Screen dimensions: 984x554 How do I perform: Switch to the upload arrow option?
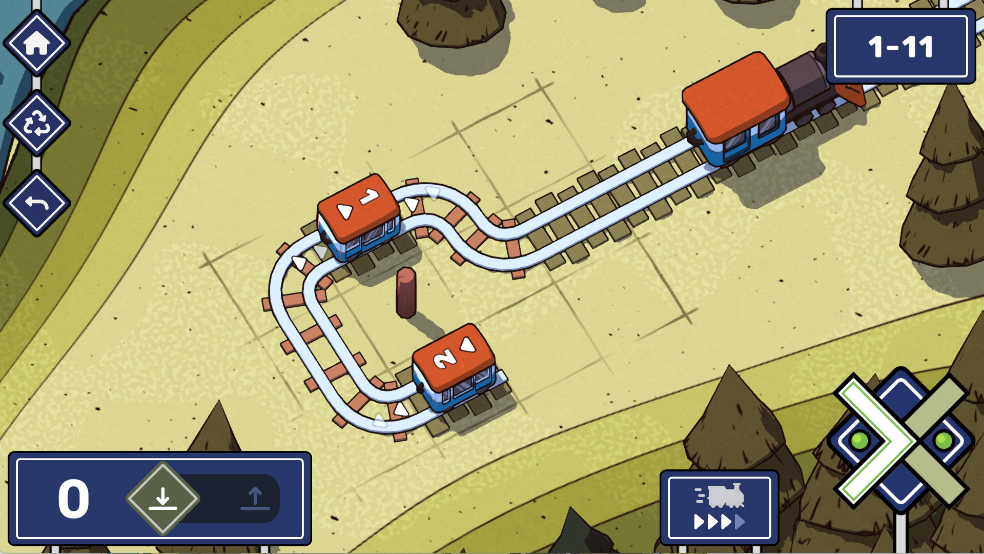pyautogui.click(x=254, y=498)
